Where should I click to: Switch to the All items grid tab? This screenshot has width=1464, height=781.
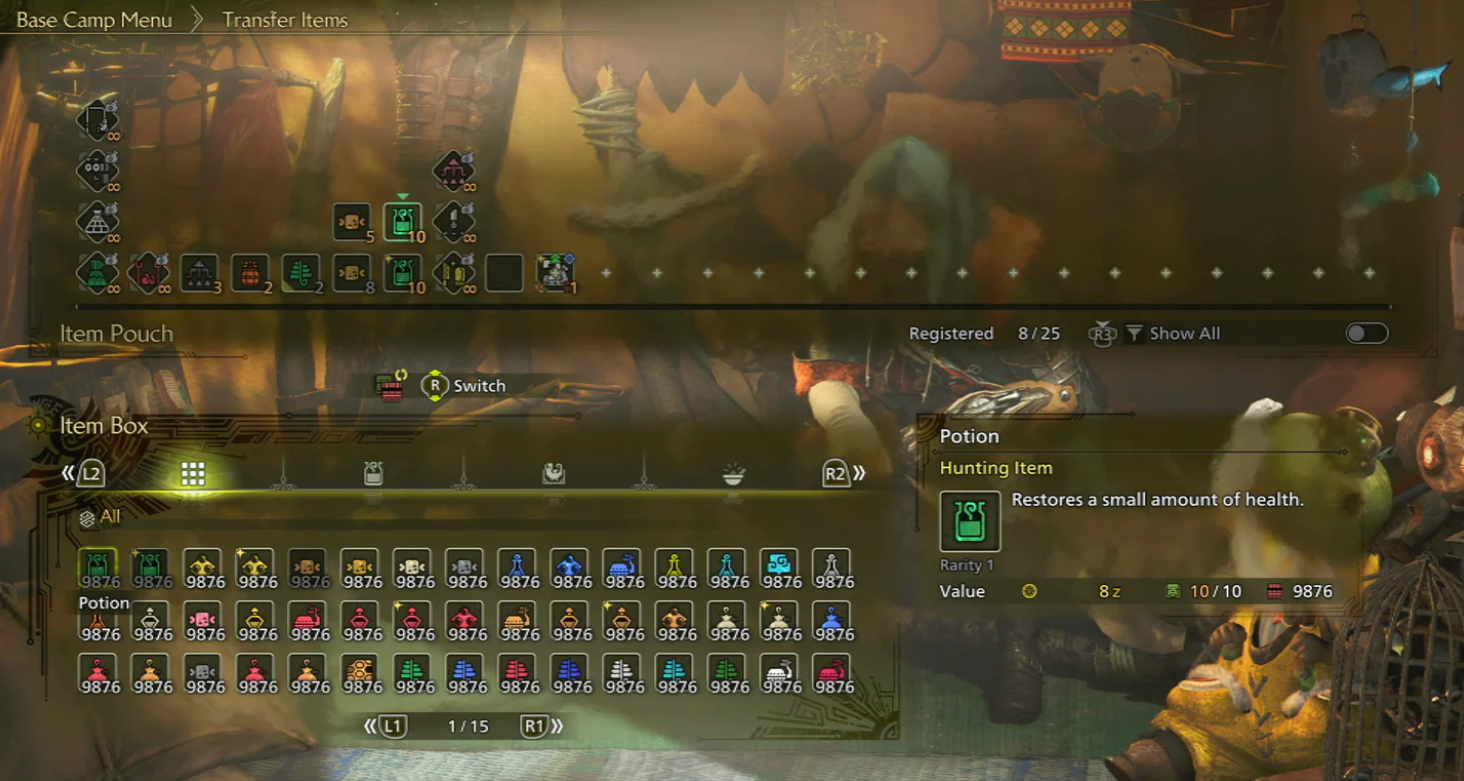[x=193, y=474]
